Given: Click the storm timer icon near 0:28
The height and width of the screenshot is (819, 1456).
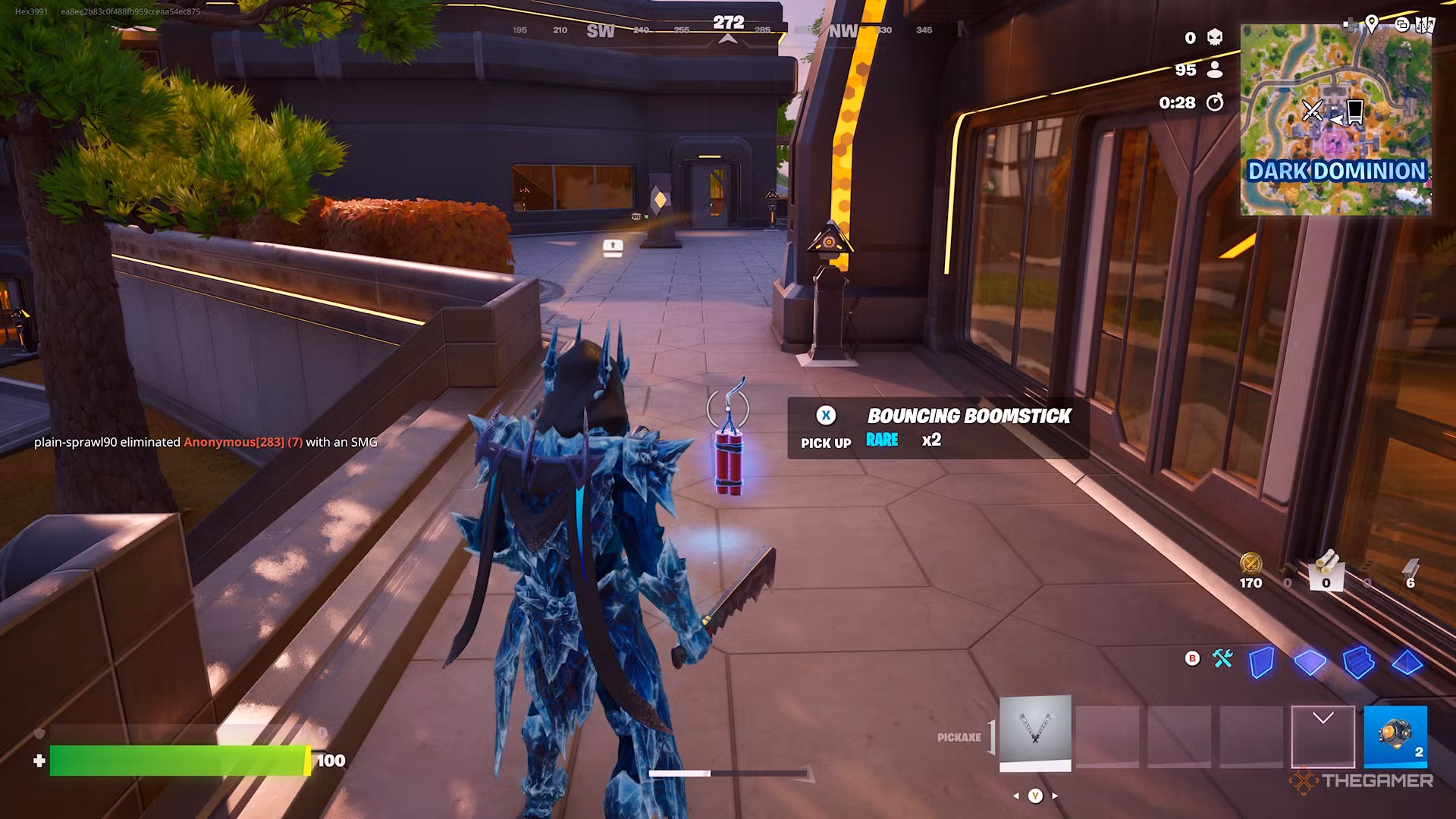Looking at the screenshot, I should 1216,102.
